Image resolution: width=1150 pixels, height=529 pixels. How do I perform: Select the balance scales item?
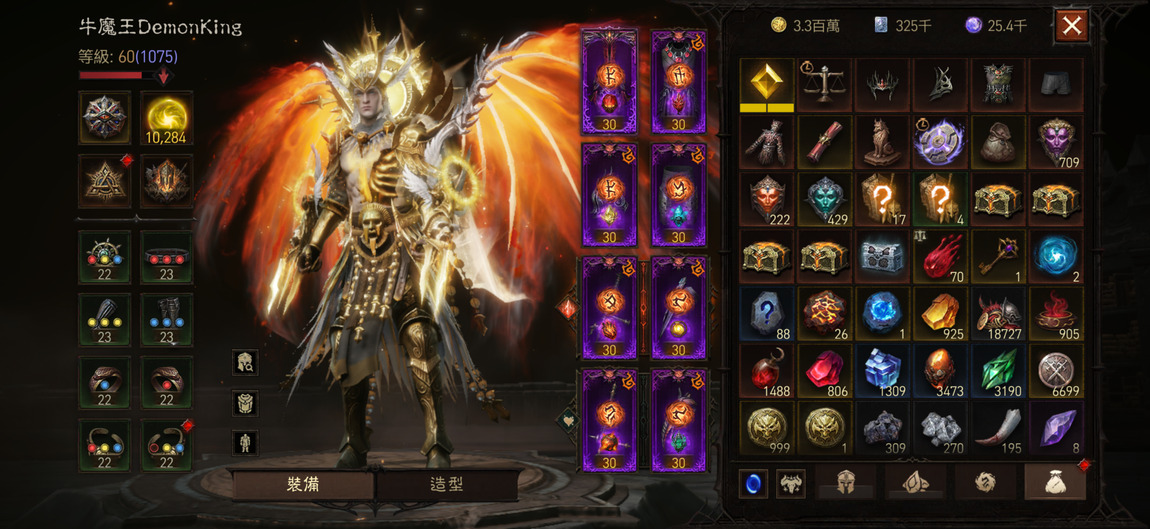pos(825,84)
